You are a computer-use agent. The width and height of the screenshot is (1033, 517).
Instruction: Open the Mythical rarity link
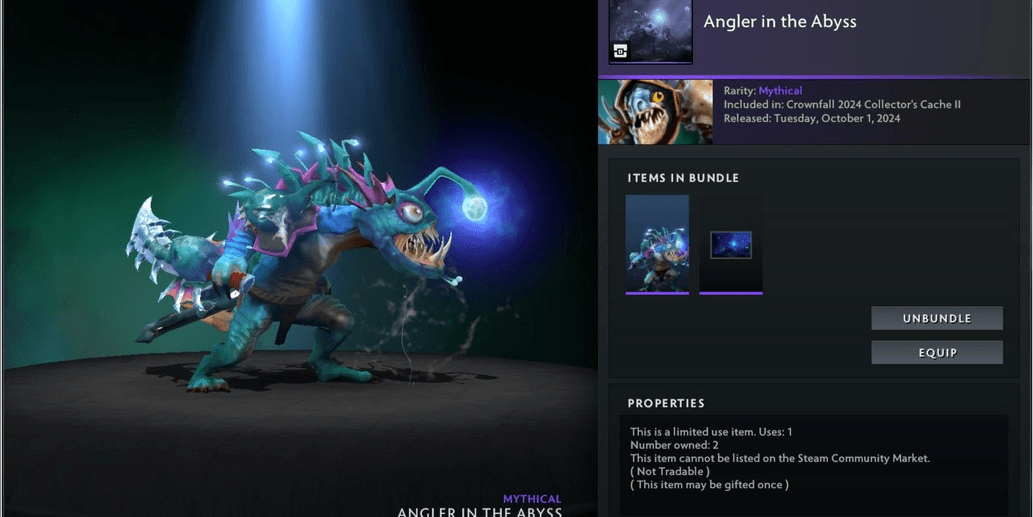780,91
